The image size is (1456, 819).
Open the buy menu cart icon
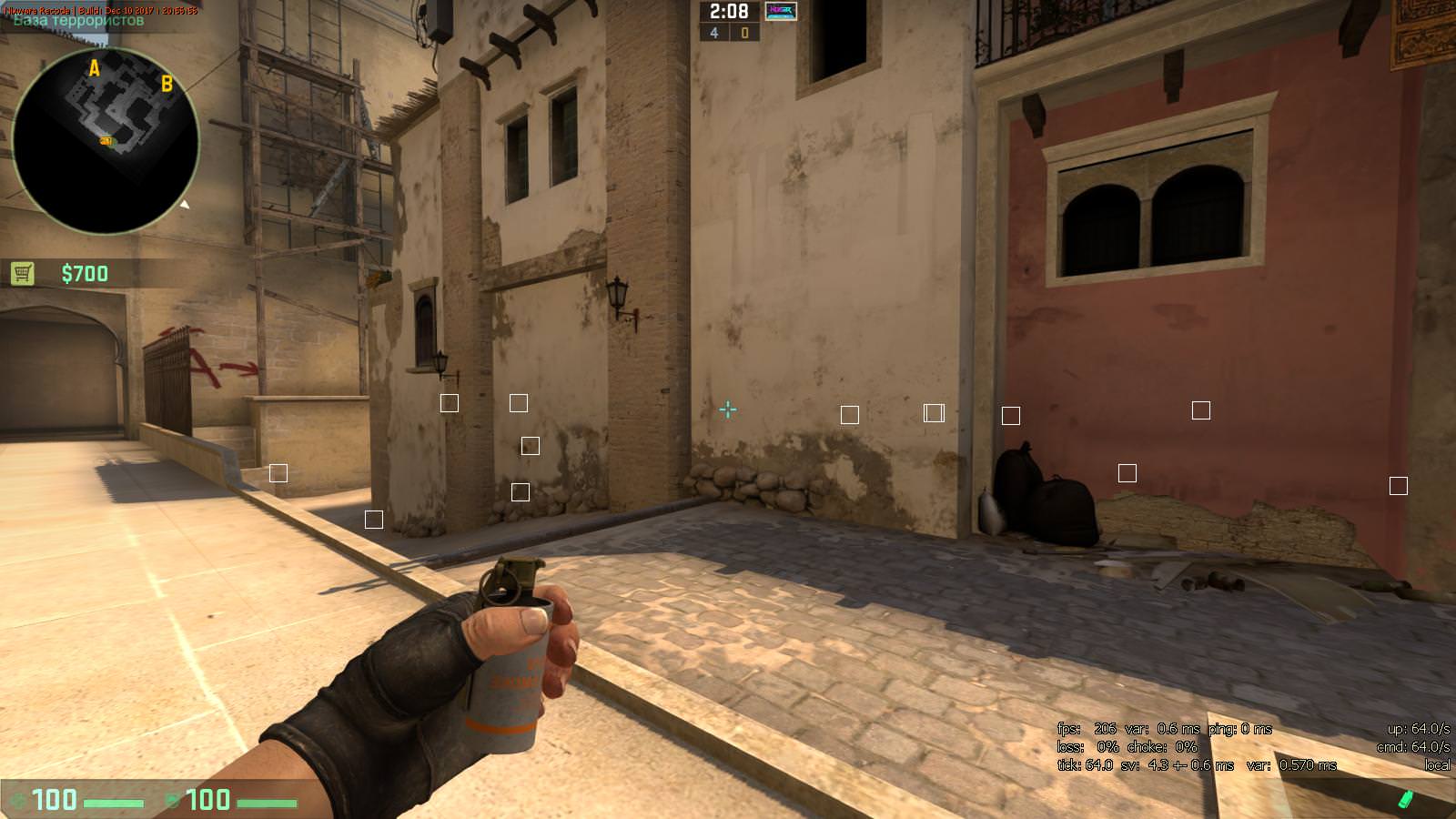click(x=23, y=273)
